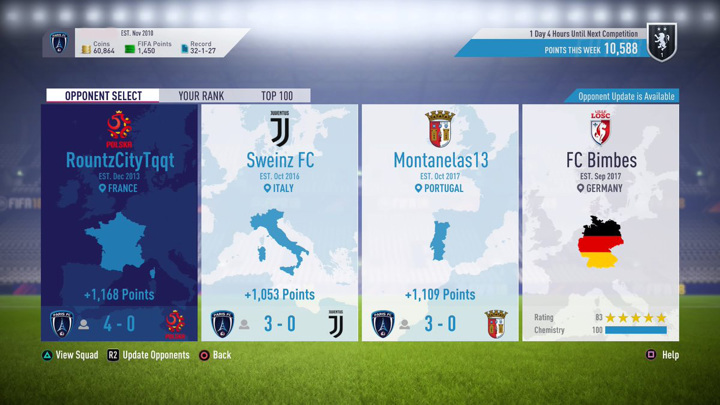Click the Opponent Update is Available banner

tap(626, 96)
